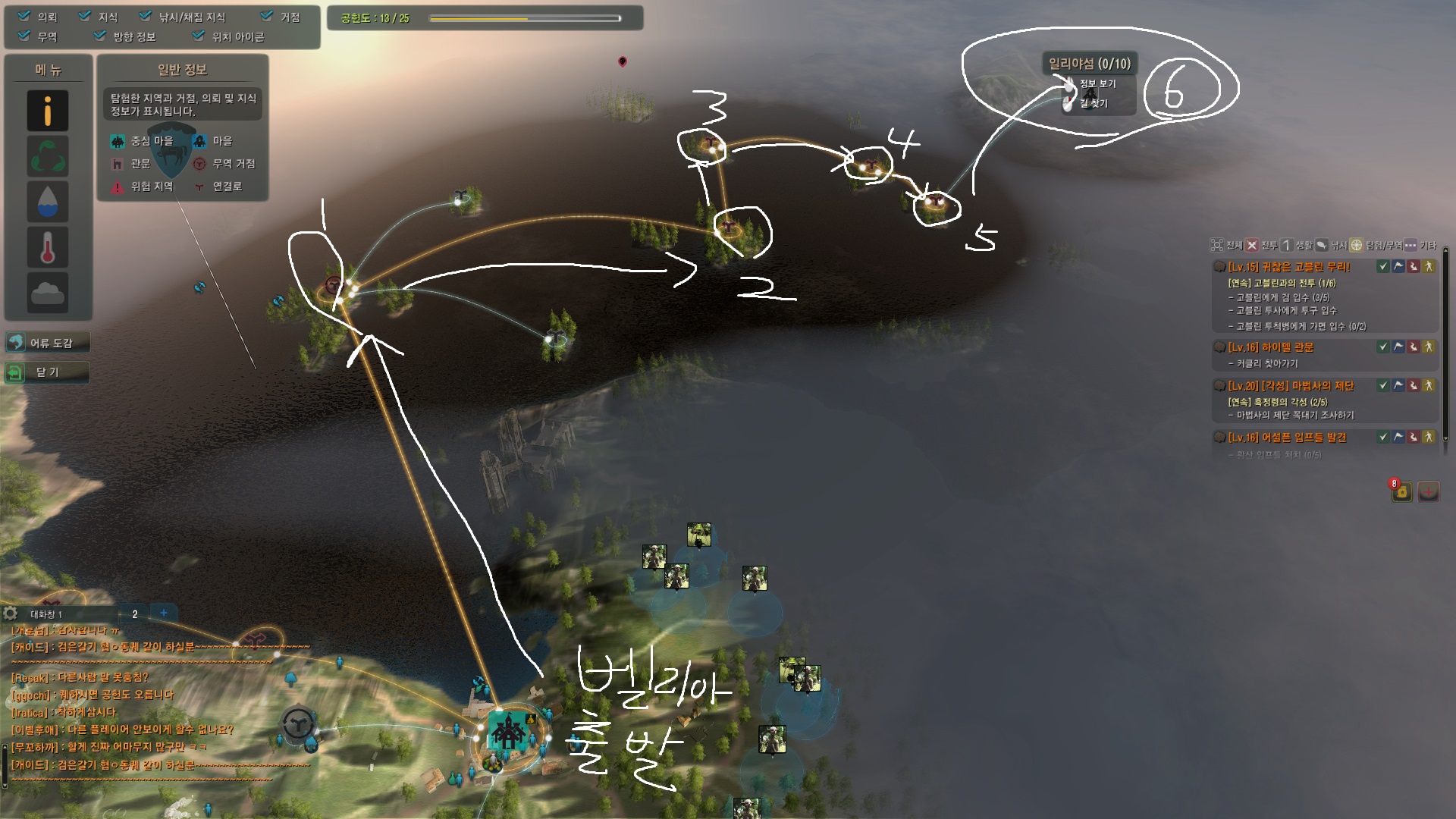Select the yellow info icon in the menu
The width and height of the screenshot is (1456, 819).
[48, 111]
